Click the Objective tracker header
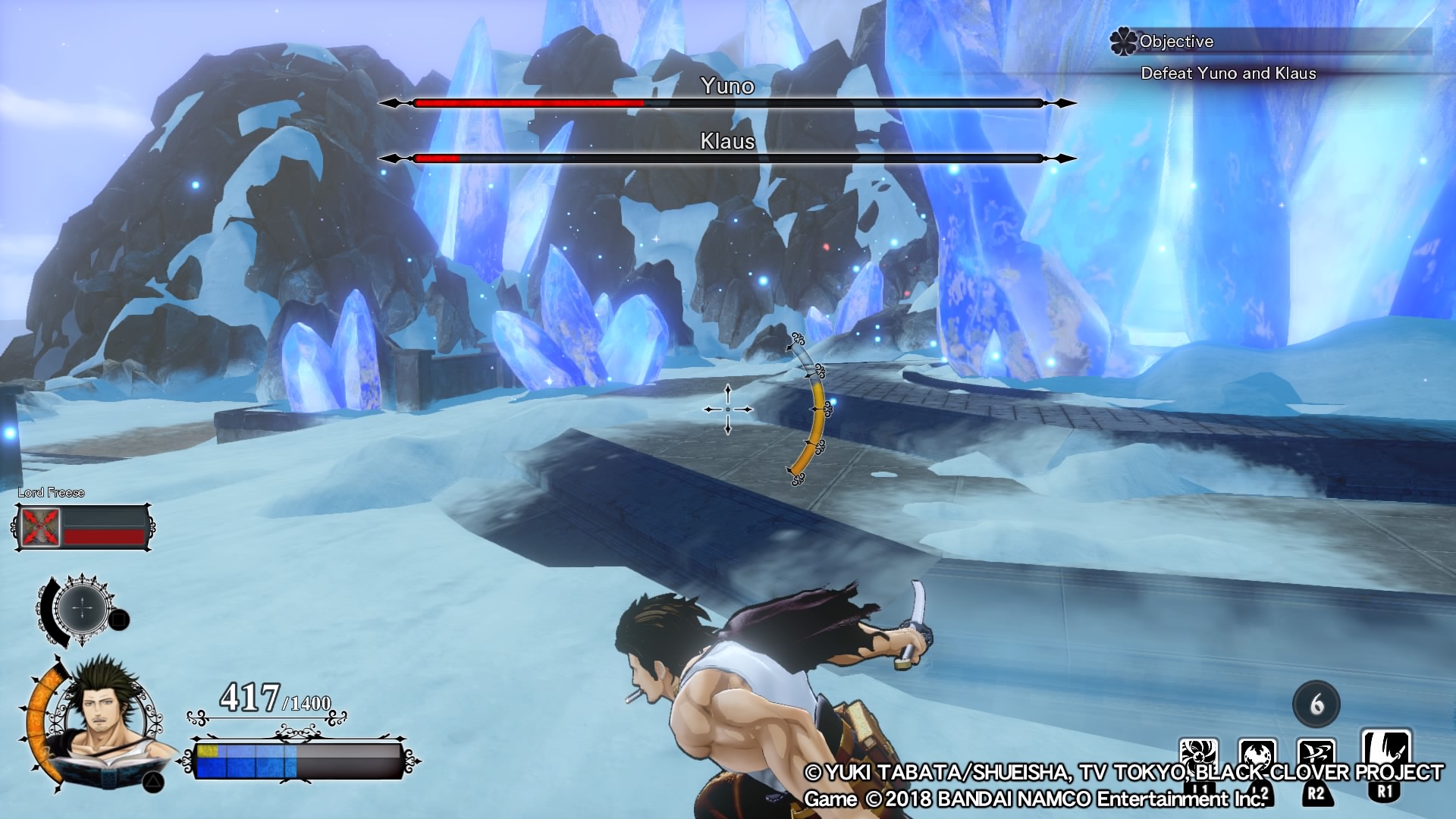 click(1176, 42)
